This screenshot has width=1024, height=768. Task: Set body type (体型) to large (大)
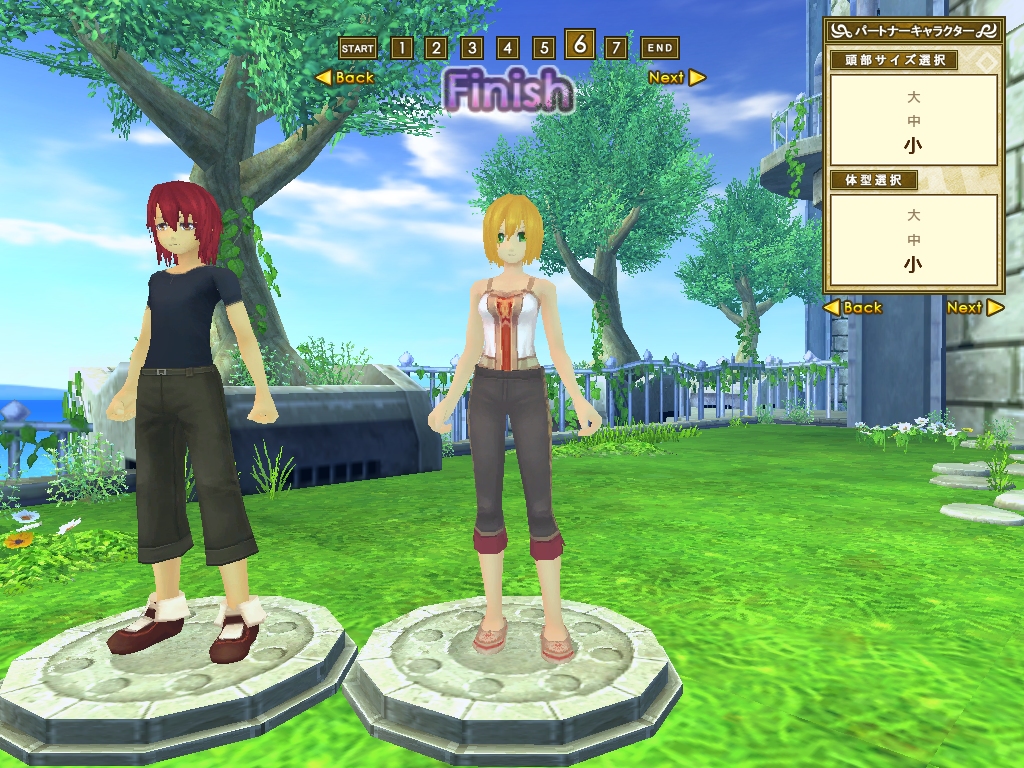[913, 216]
